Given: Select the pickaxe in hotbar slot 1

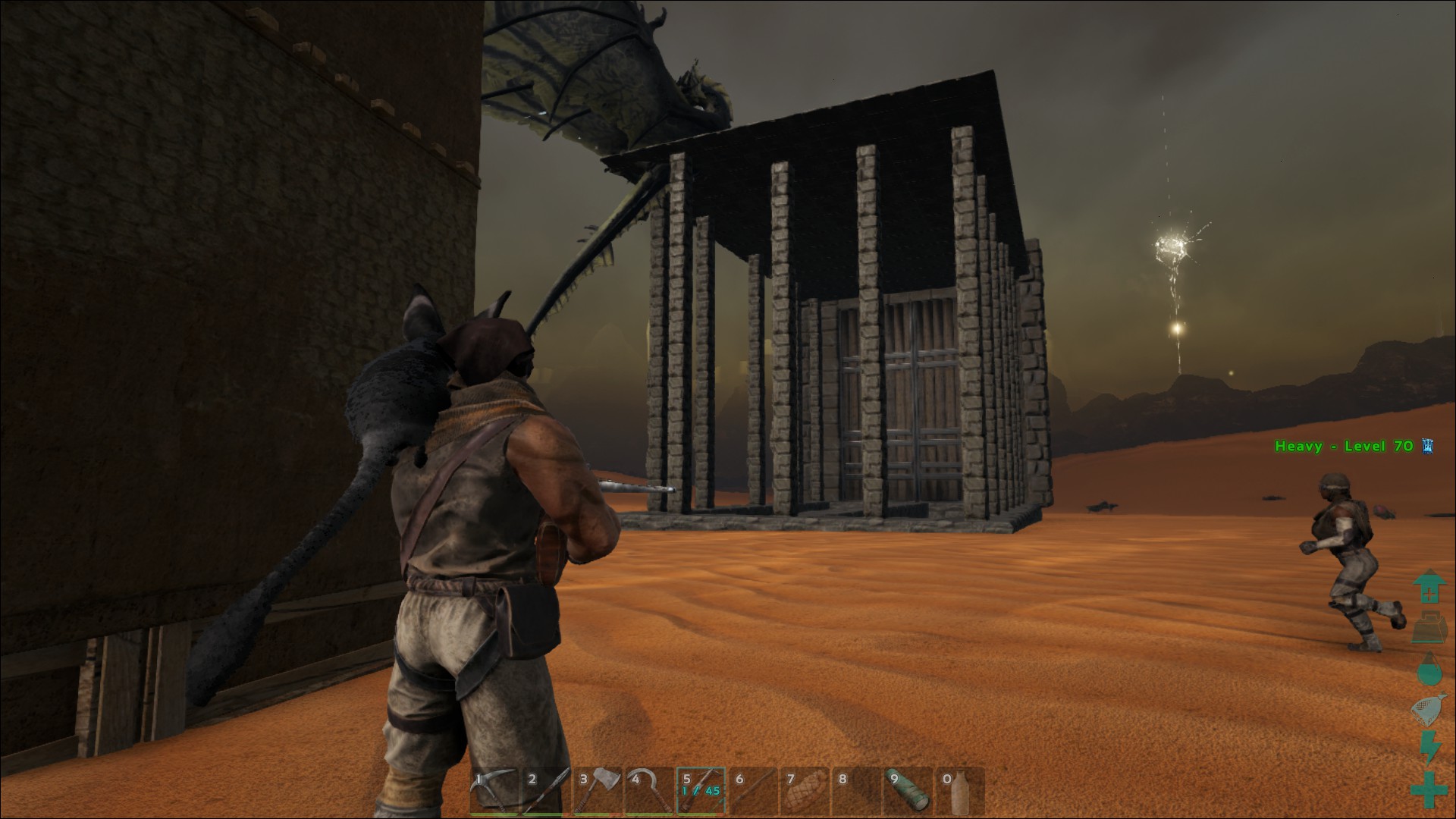Looking at the screenshot, I should 493,789.
